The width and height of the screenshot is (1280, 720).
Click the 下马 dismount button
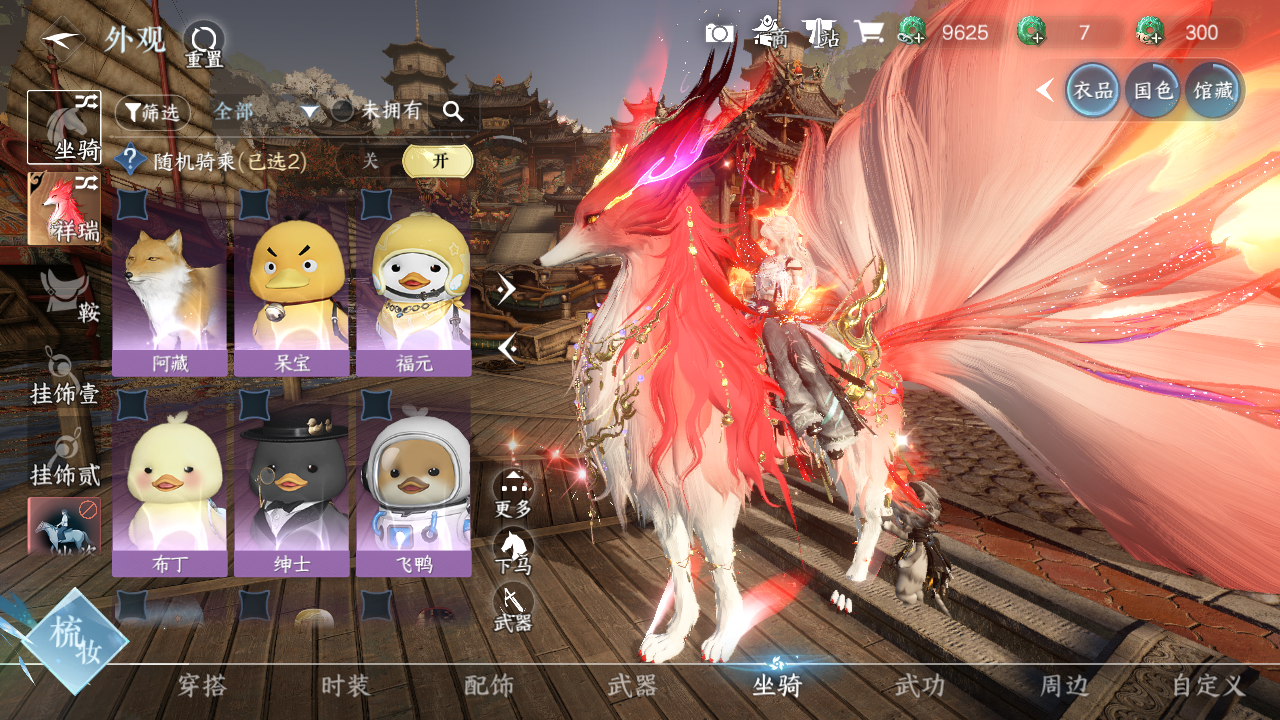click(x=513, y=551)
